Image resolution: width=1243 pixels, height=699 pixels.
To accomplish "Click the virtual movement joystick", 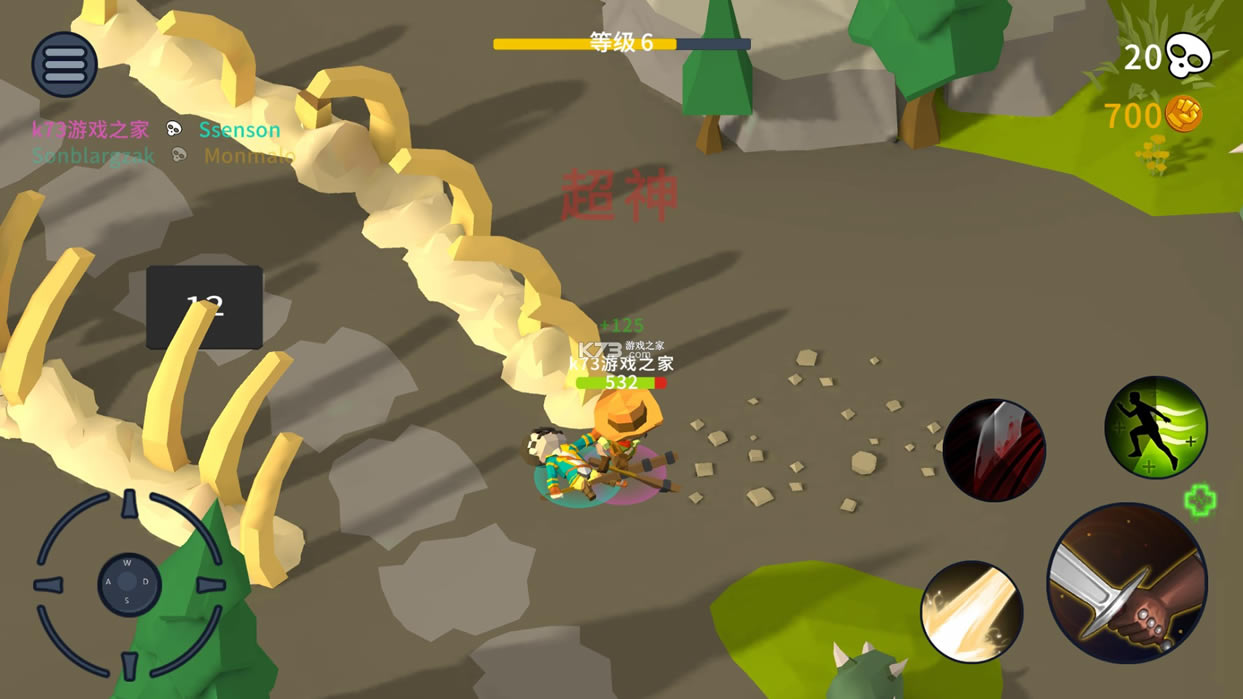I will click(129, 585).
